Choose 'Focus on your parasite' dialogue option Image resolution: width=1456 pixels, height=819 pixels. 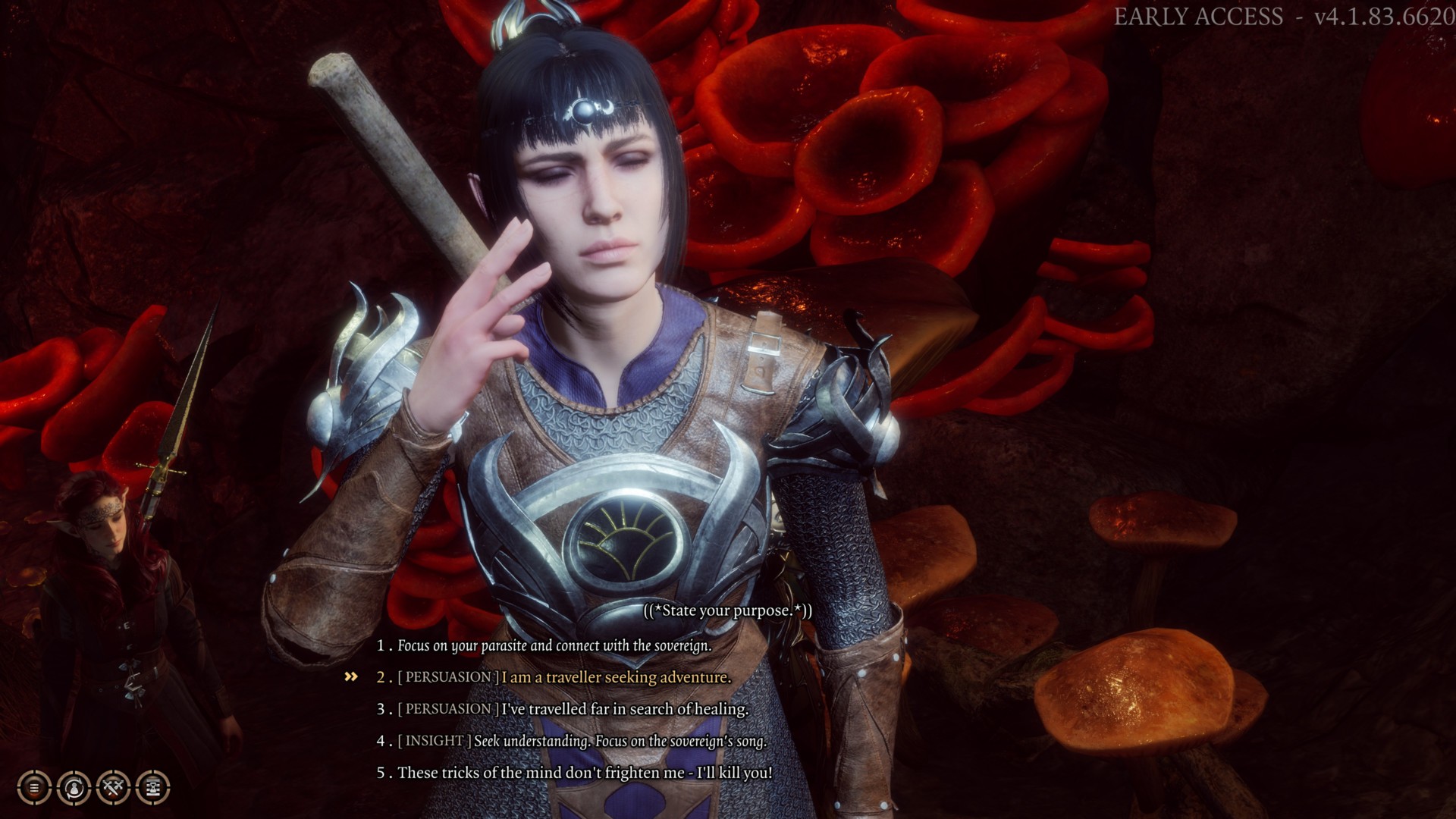coord(554,646)
